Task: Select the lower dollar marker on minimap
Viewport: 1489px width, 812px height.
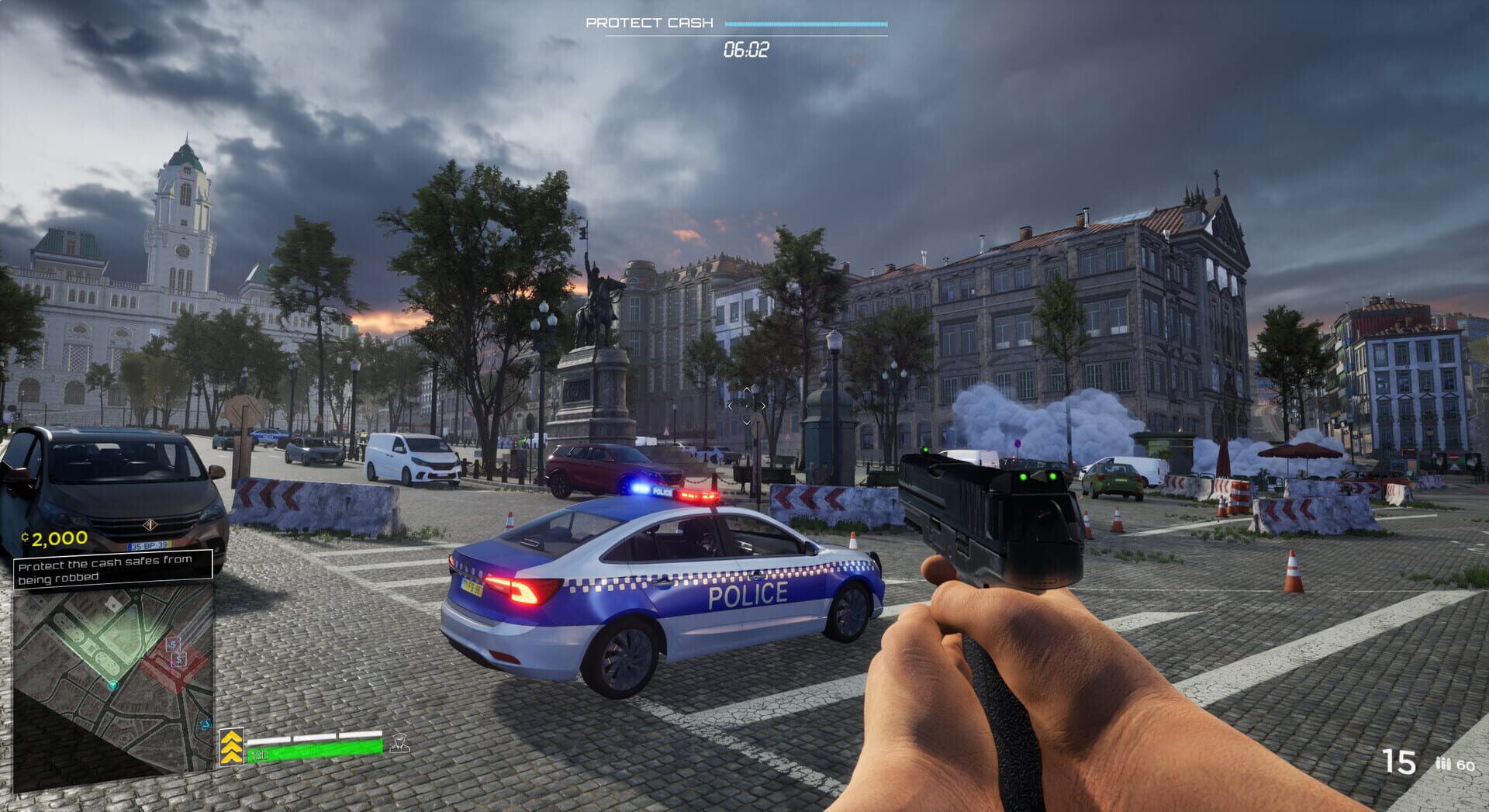Action: tap(179, 660)
